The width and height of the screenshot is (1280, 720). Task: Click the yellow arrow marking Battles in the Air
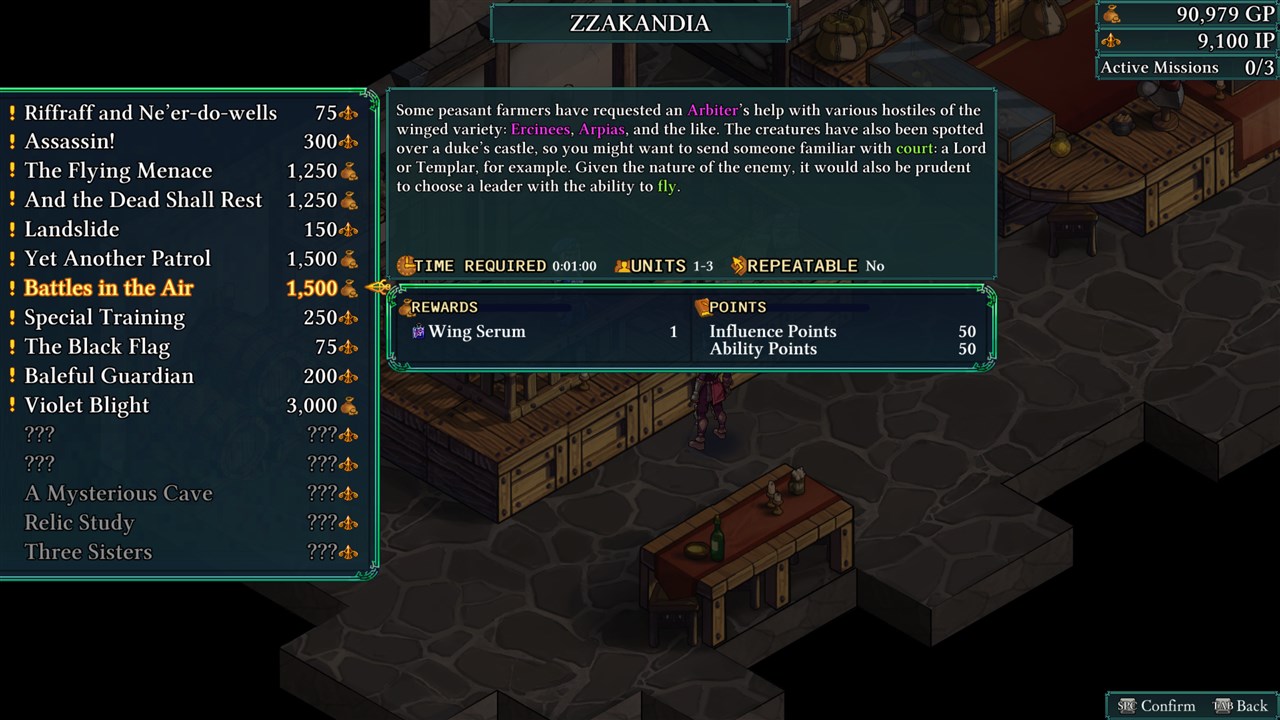click(378, 287)
